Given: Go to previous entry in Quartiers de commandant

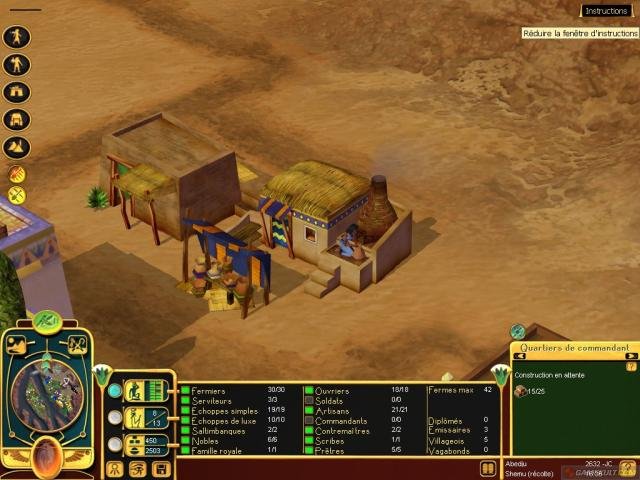Looking at the screenshot, I should tap(520, 356).
